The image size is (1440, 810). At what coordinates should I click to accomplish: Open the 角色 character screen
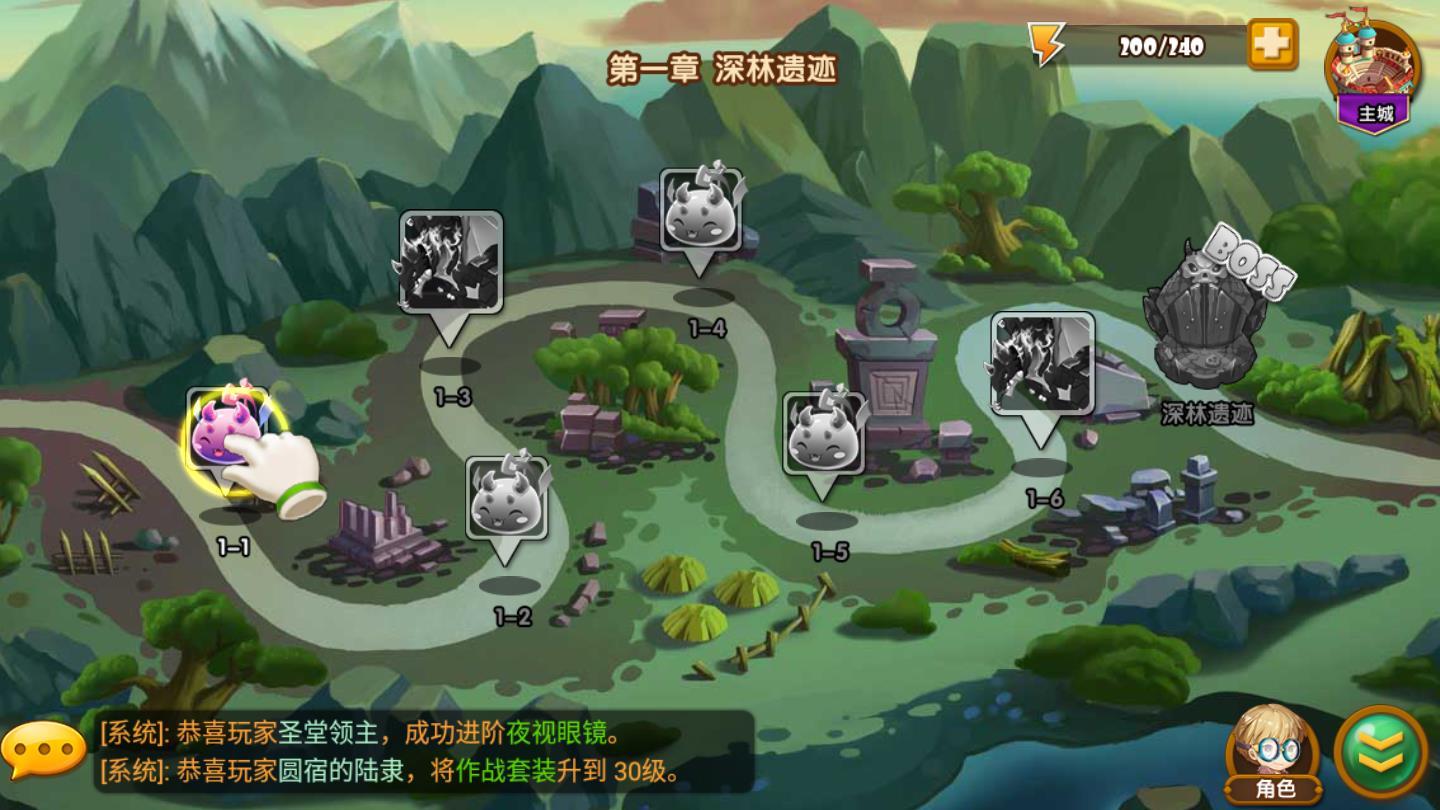pos(1272,752)
